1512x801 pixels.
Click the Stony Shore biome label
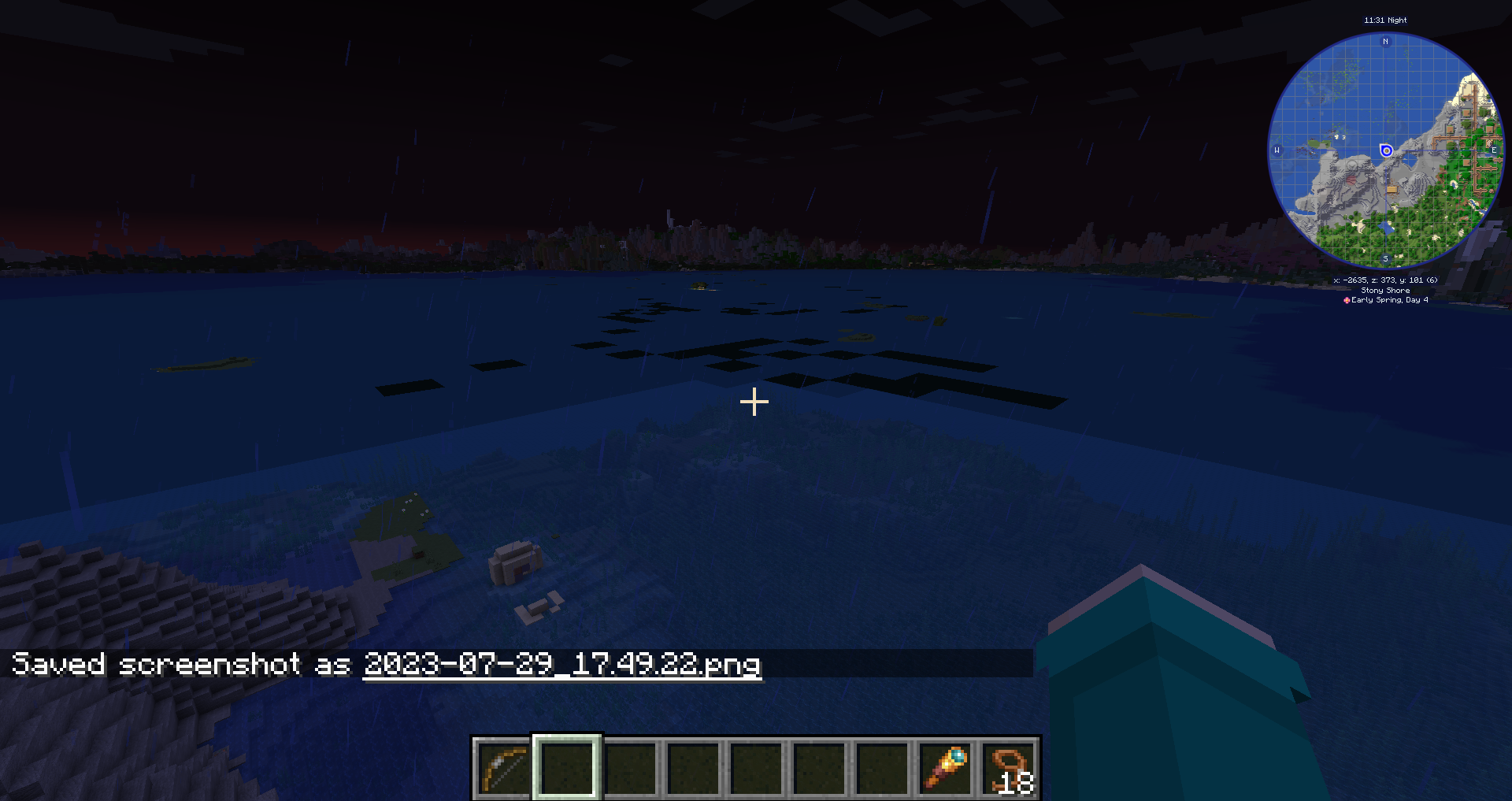tap(1384, 291)
